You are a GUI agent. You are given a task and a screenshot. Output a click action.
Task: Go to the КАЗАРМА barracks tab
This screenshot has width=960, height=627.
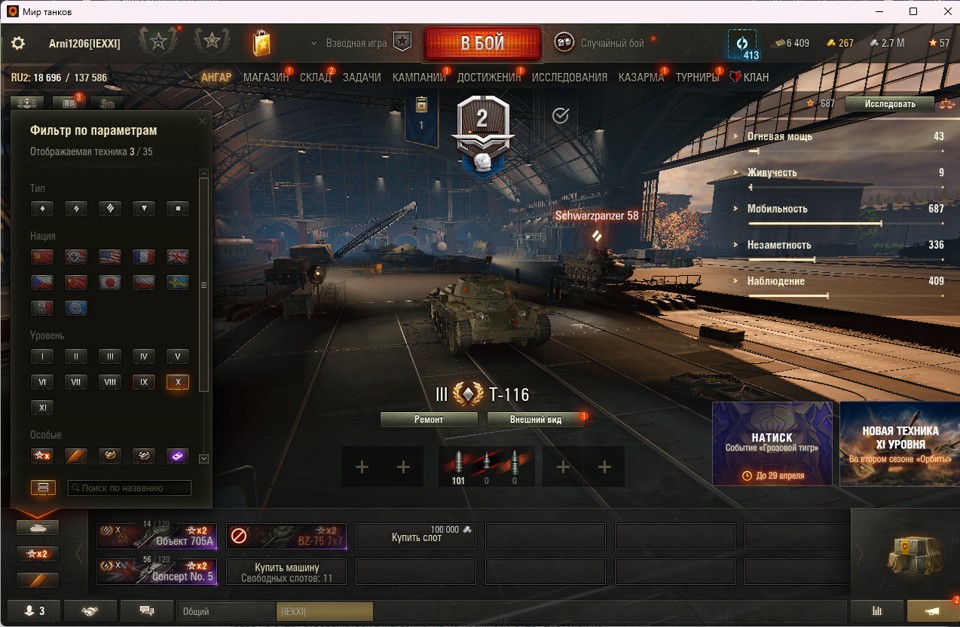(641, 77)
